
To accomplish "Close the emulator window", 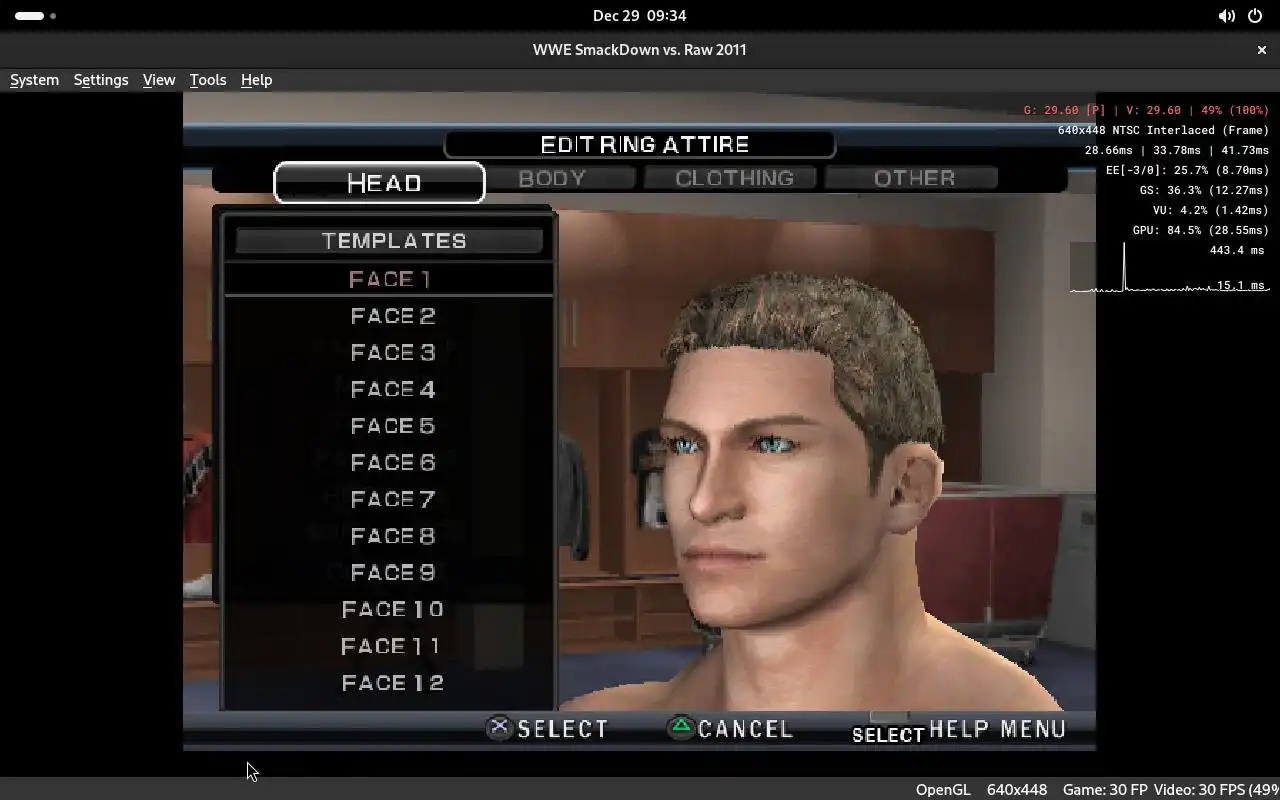I will tap(1261, 50).
